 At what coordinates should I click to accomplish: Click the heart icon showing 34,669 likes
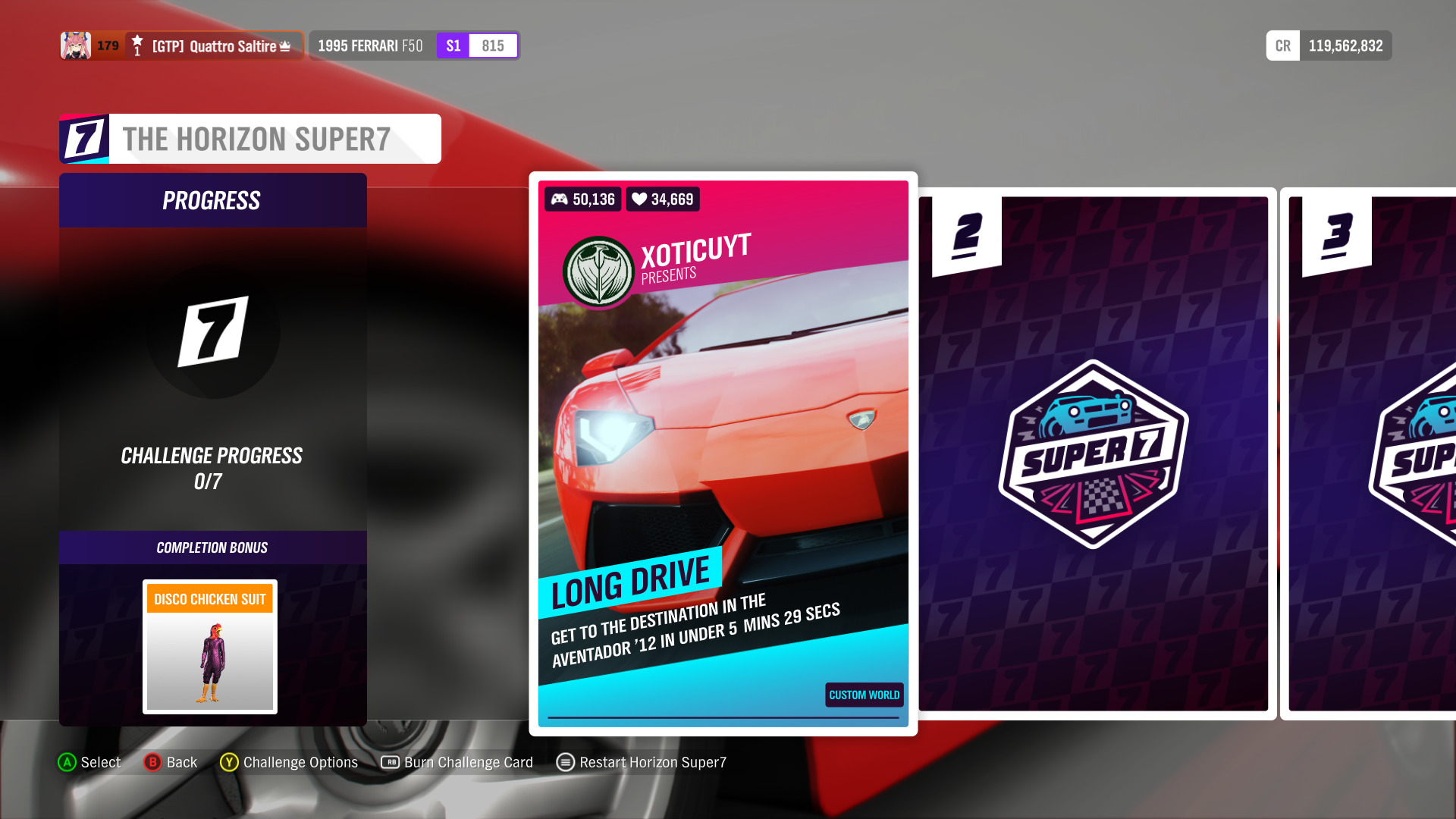pos(639,199)
